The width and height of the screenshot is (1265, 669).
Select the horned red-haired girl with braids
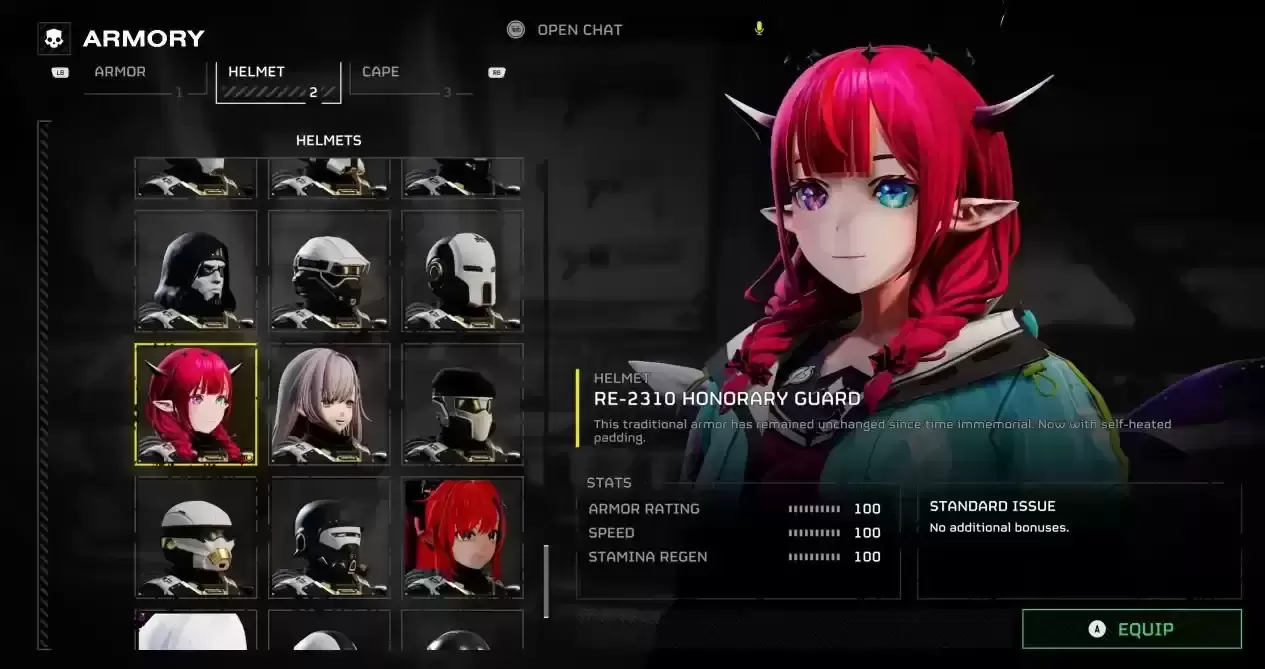coord(196,404)
